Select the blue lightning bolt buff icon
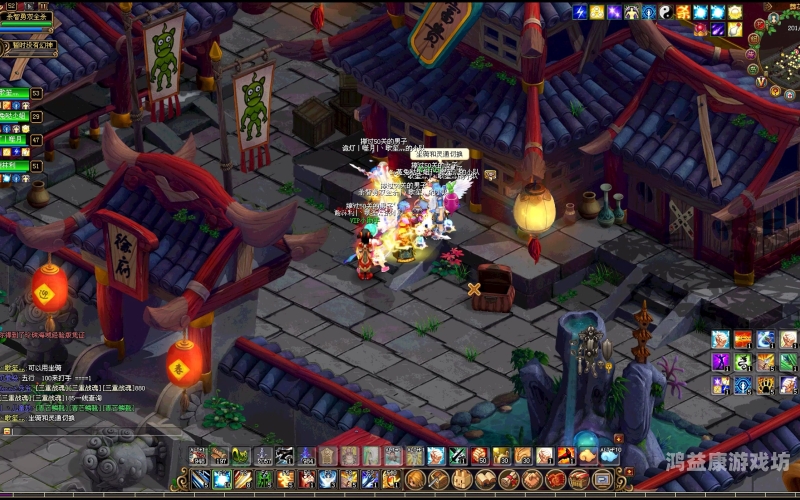The height and width of the screenshot is (500, 800). 579,12
